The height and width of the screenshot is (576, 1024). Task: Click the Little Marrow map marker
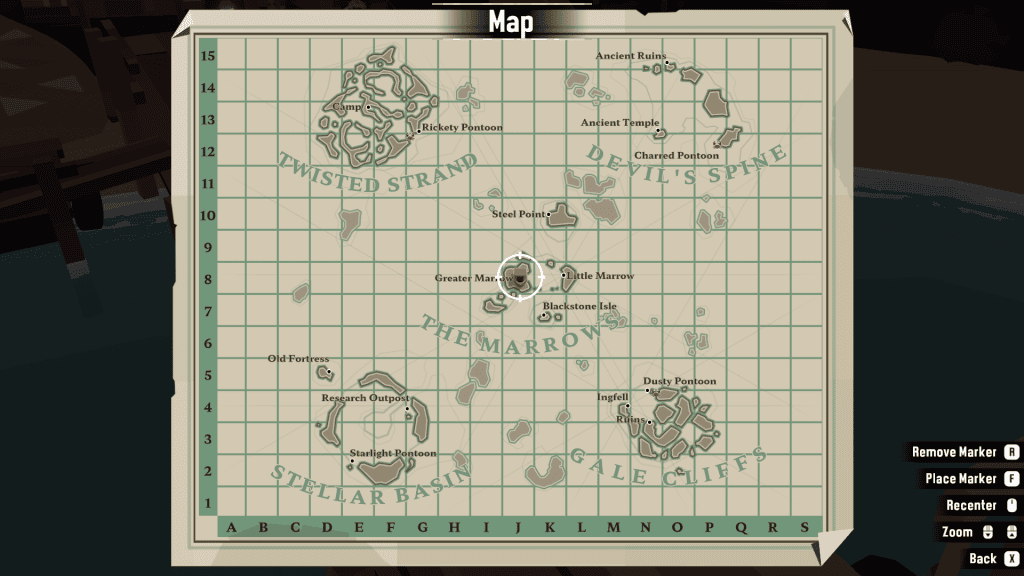tap(564, 275)
